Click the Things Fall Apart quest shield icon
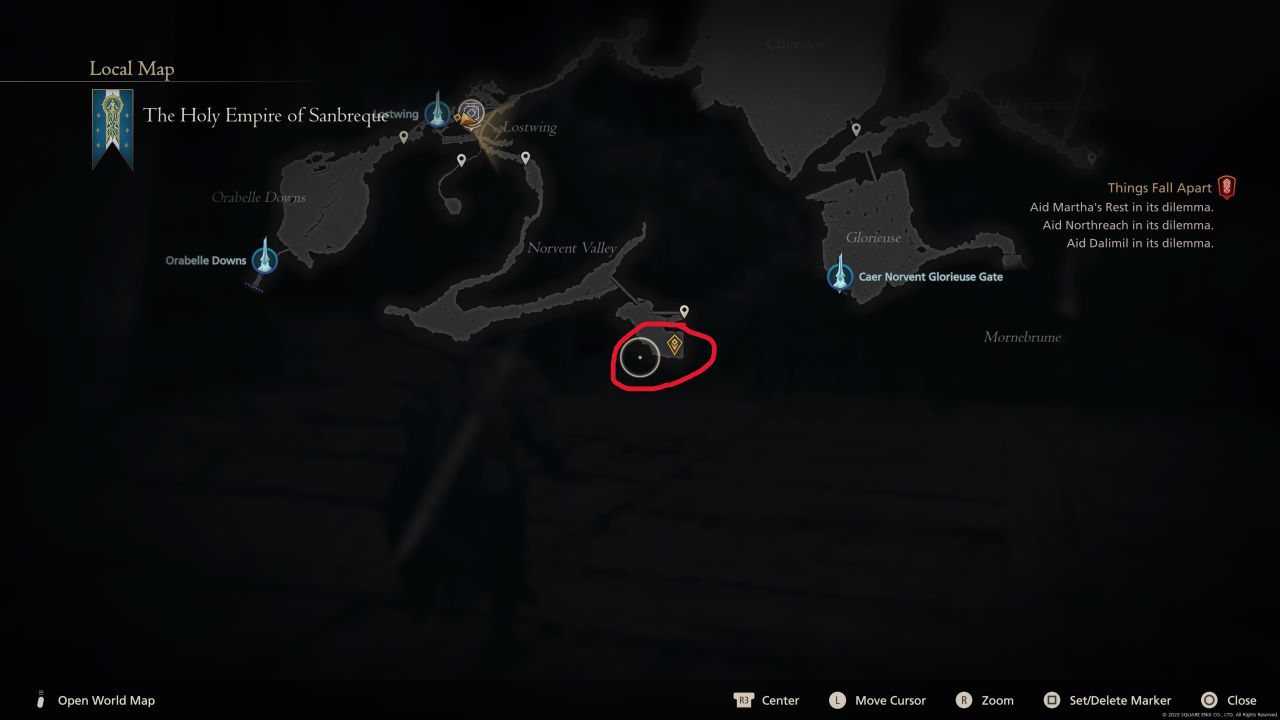1280x720 pixels. click(1227, 186)
